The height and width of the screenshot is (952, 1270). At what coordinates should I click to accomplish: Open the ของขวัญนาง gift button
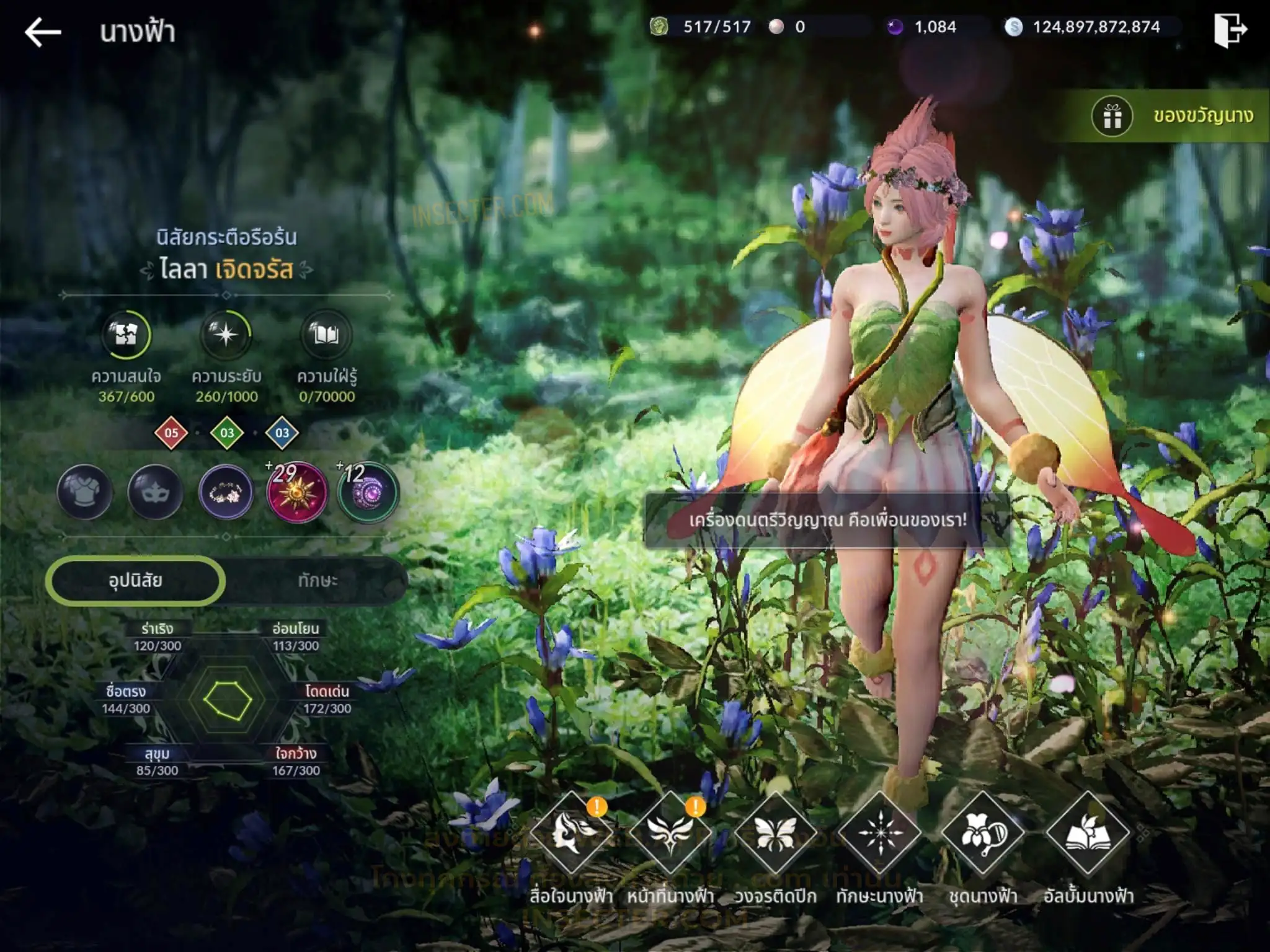tap(1172, 116)
